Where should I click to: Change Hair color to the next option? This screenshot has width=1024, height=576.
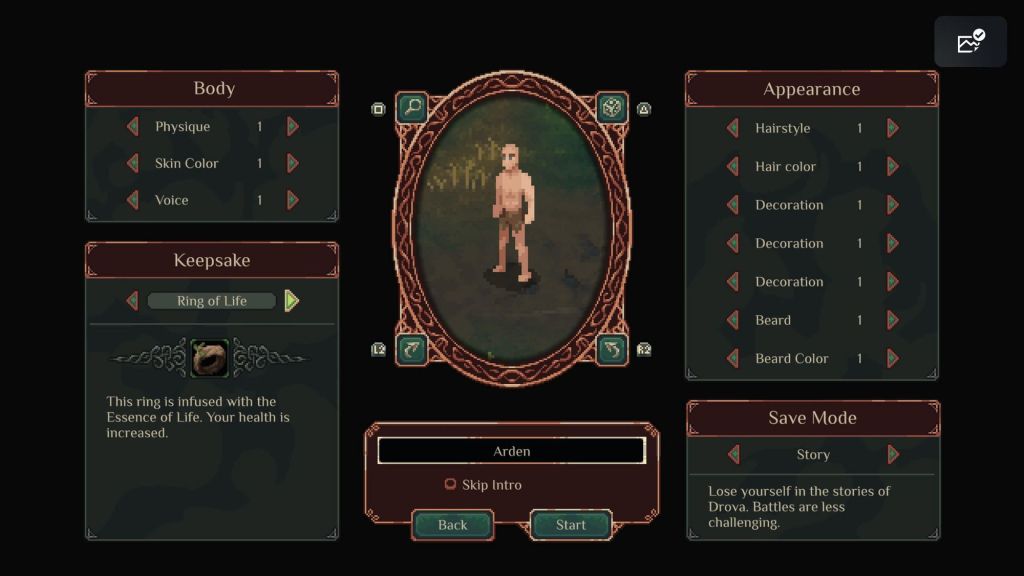coord(893,166)
